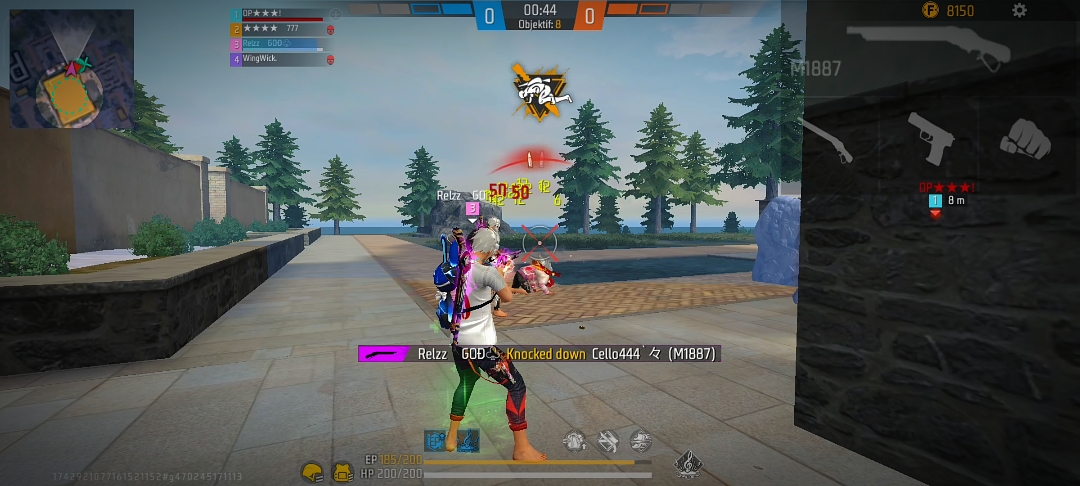Tap the yellow helmet armor icon

coord(313,471)
